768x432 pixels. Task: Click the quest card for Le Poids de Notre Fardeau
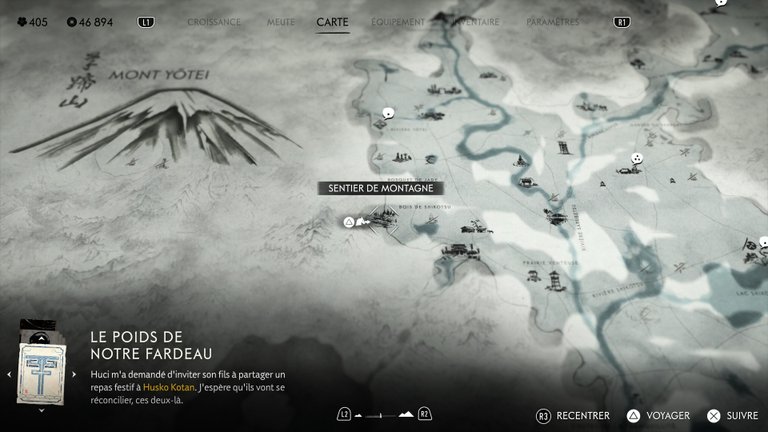[x=41, y=369]
